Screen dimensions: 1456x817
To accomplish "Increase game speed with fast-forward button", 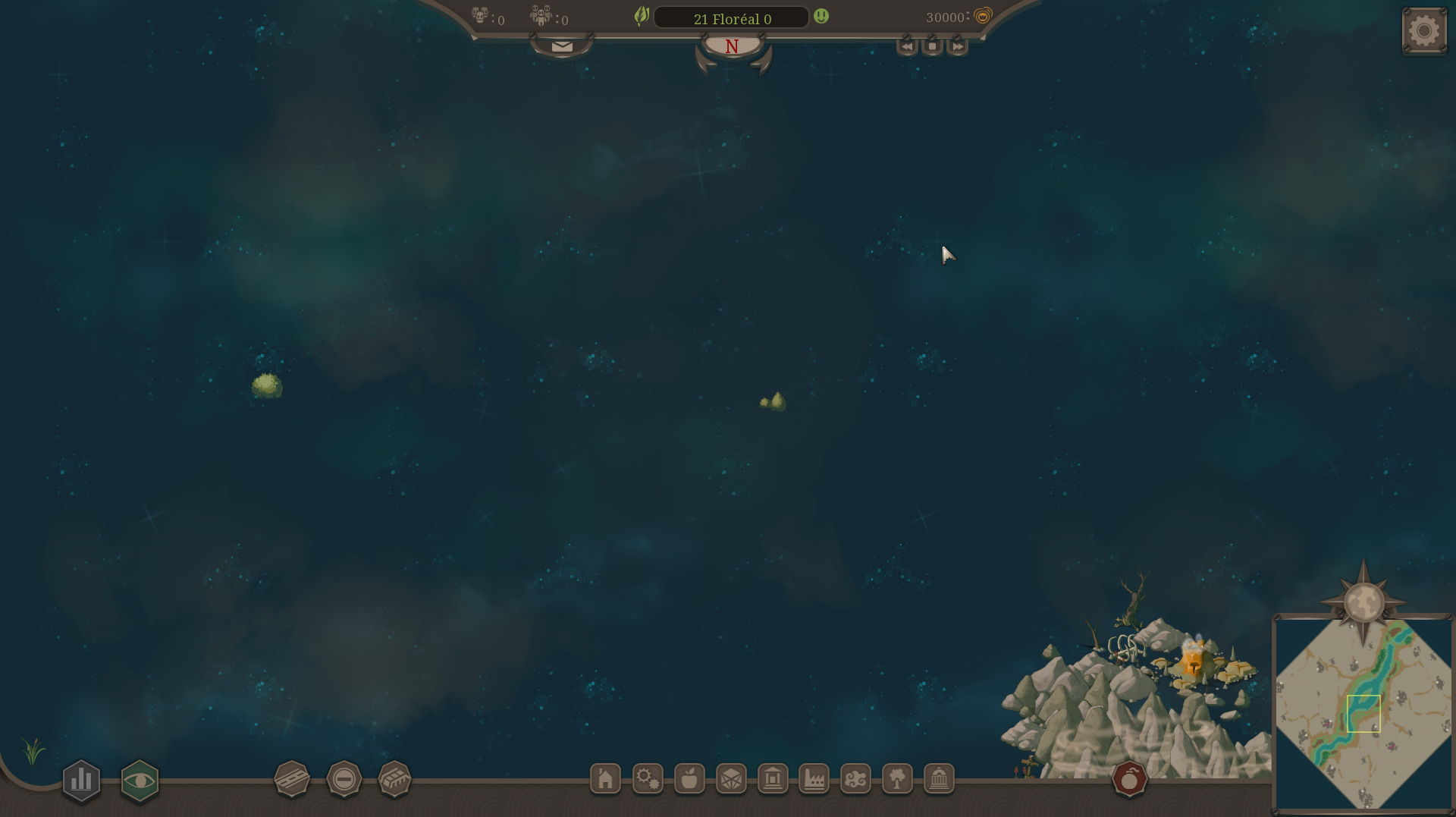I will [x=956, y=46].
